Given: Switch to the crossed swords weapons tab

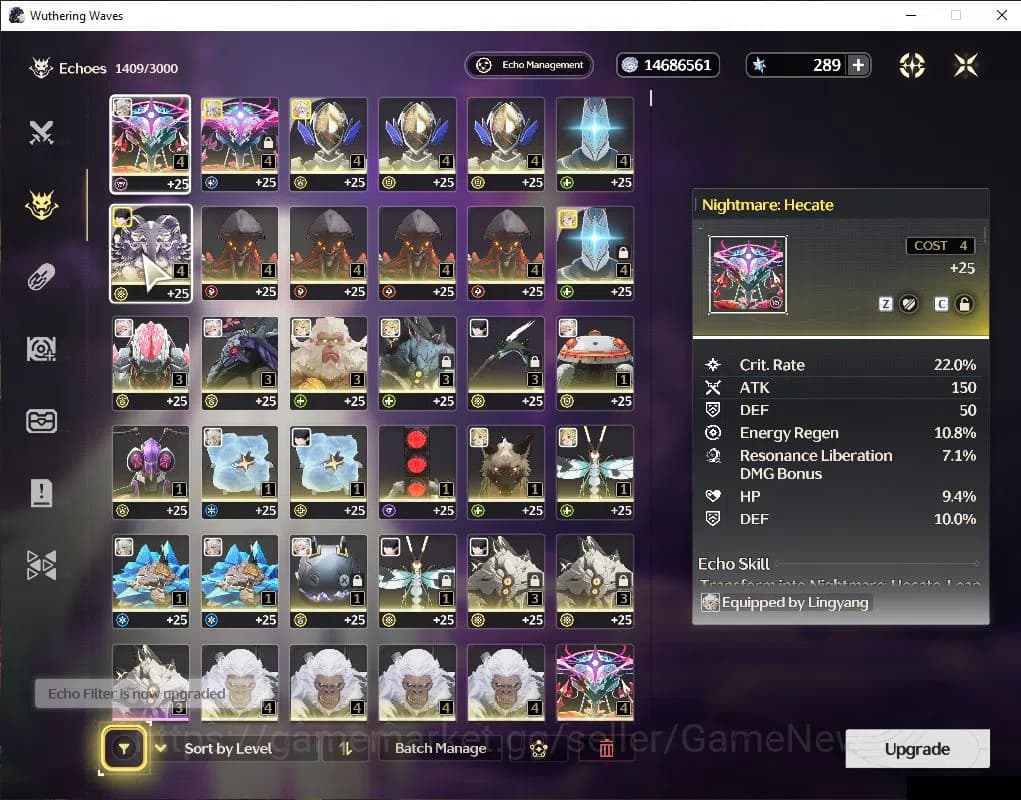Looking at the screenshot, I should point(41,132).
